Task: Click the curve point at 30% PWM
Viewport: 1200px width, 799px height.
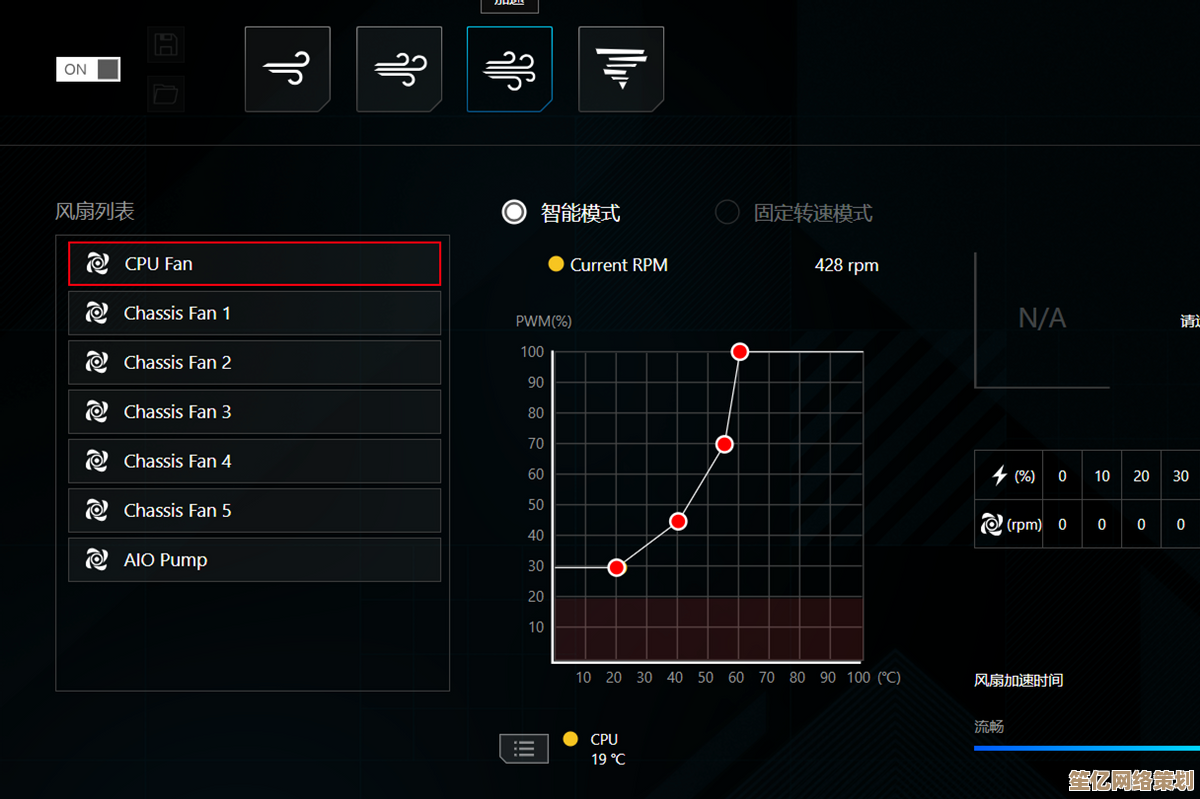Action: click(617, 567)
